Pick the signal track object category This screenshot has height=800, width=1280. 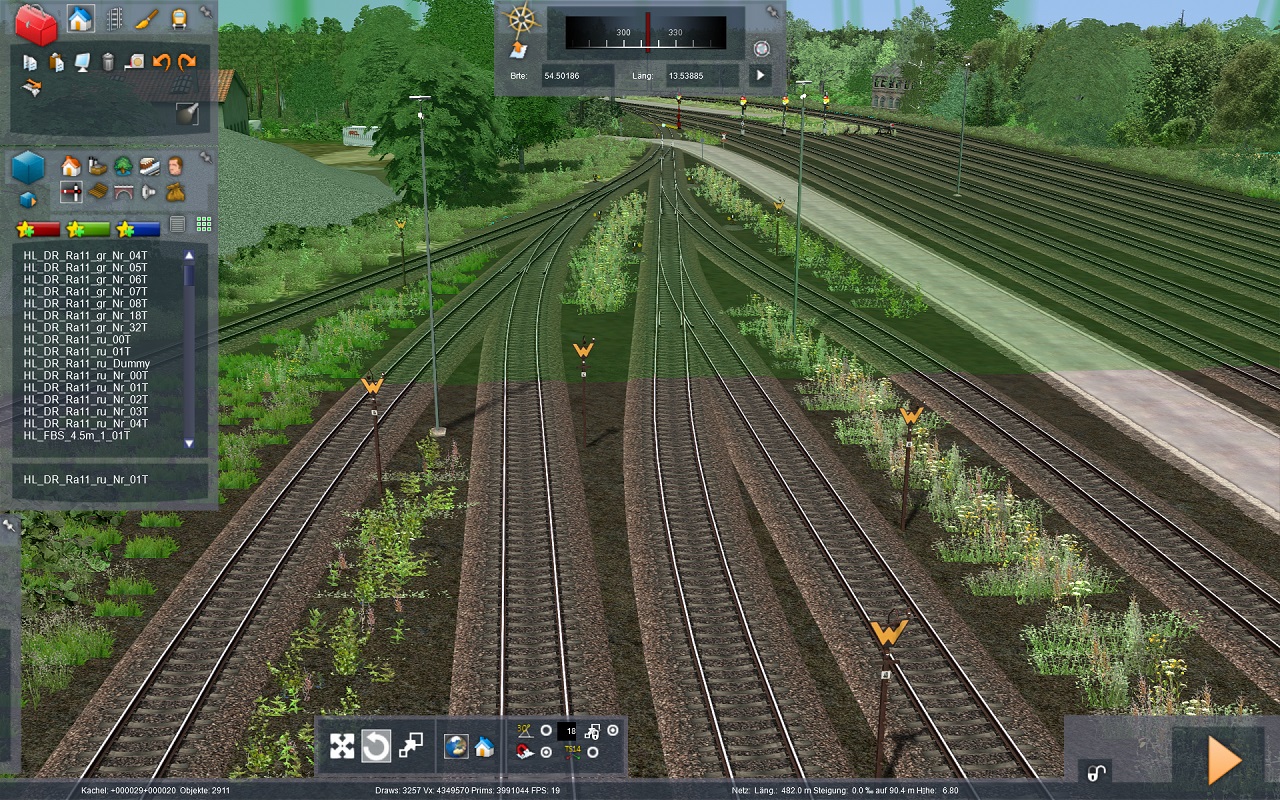point(71,191)
